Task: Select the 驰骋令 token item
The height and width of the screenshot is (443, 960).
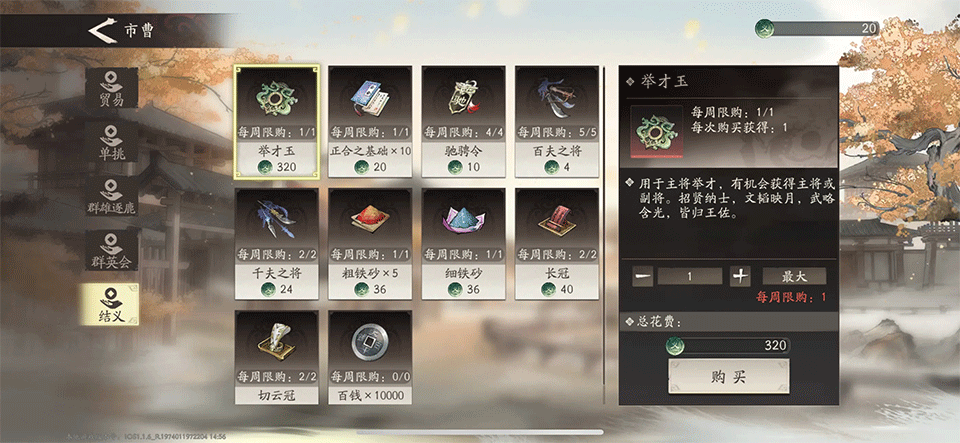Action: [464, 121]
